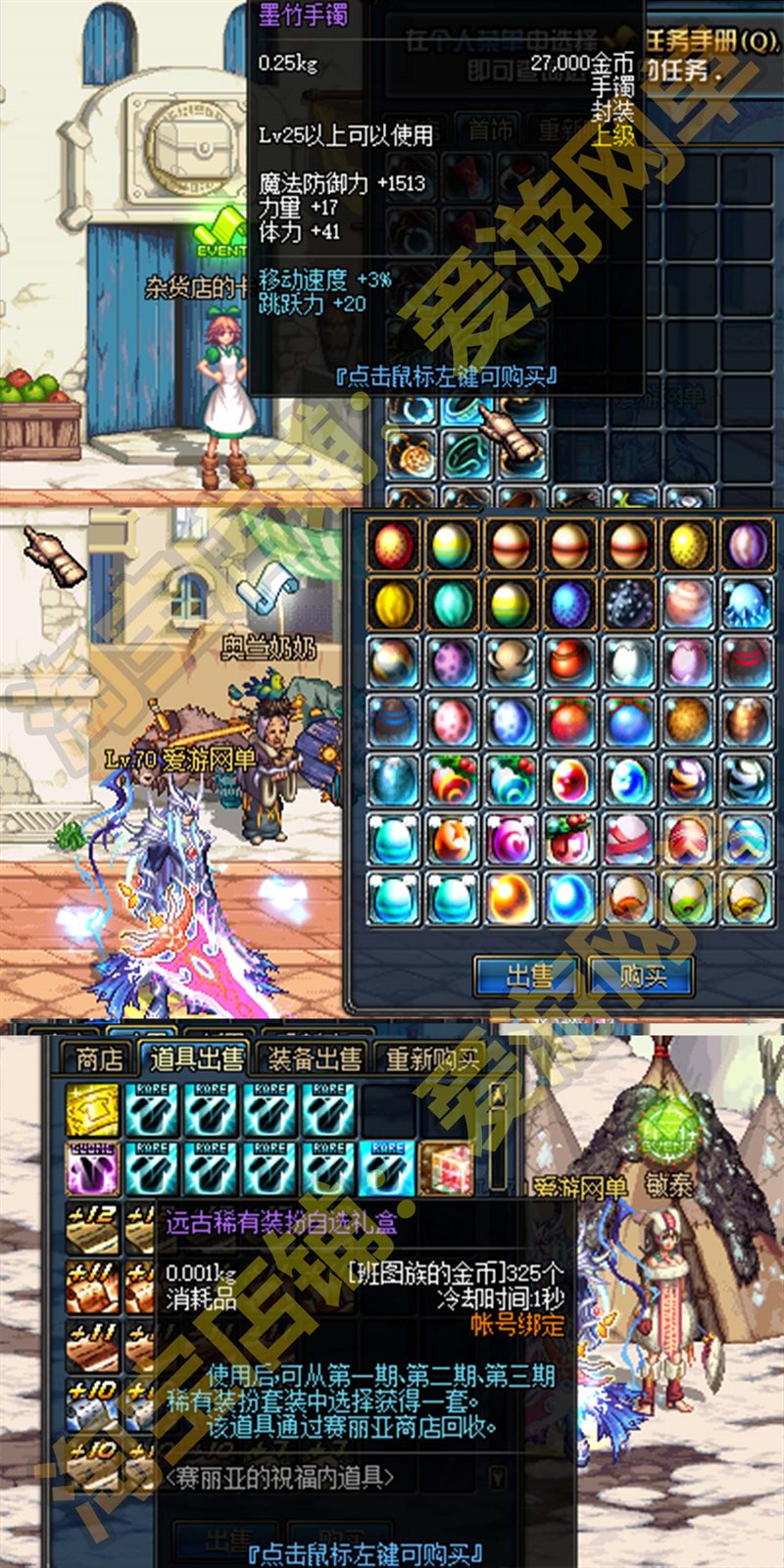Pick the glowing orange flame egg

tap(511, 898)
